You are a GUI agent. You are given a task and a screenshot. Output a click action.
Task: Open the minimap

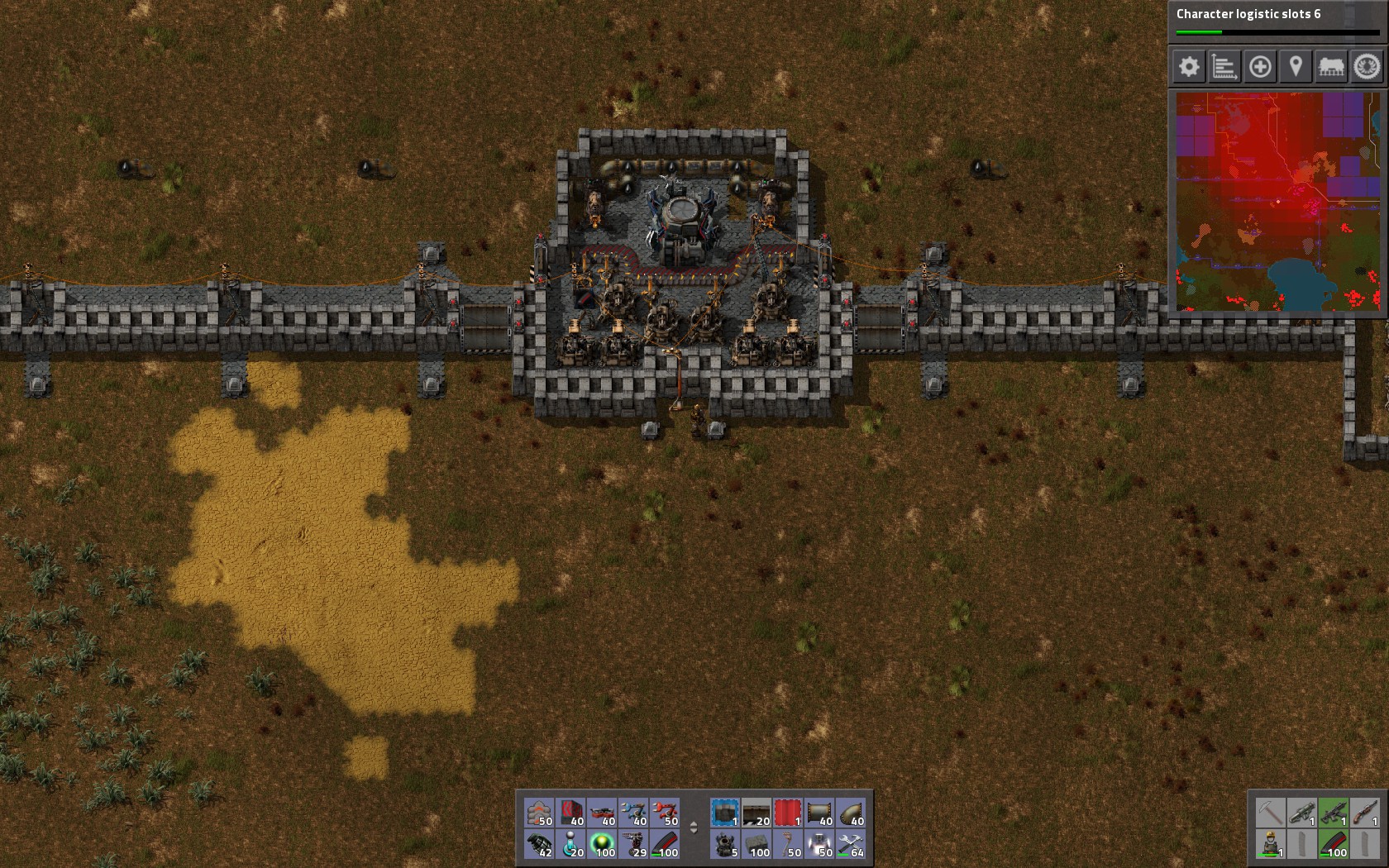click(x=1277, y=202)
